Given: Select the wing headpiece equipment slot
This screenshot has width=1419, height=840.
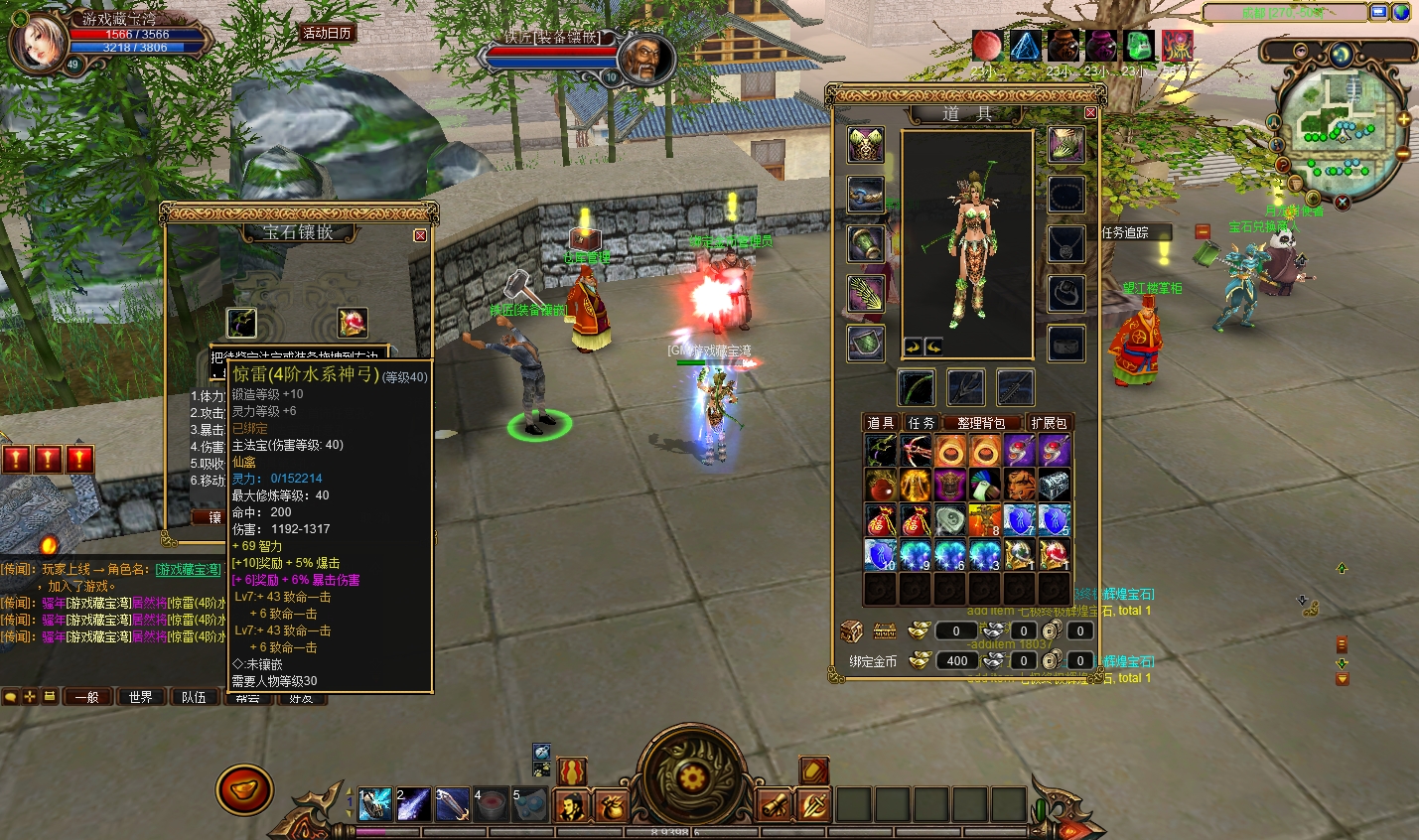Looking at the screenshot, I should (x=866, y=145).
